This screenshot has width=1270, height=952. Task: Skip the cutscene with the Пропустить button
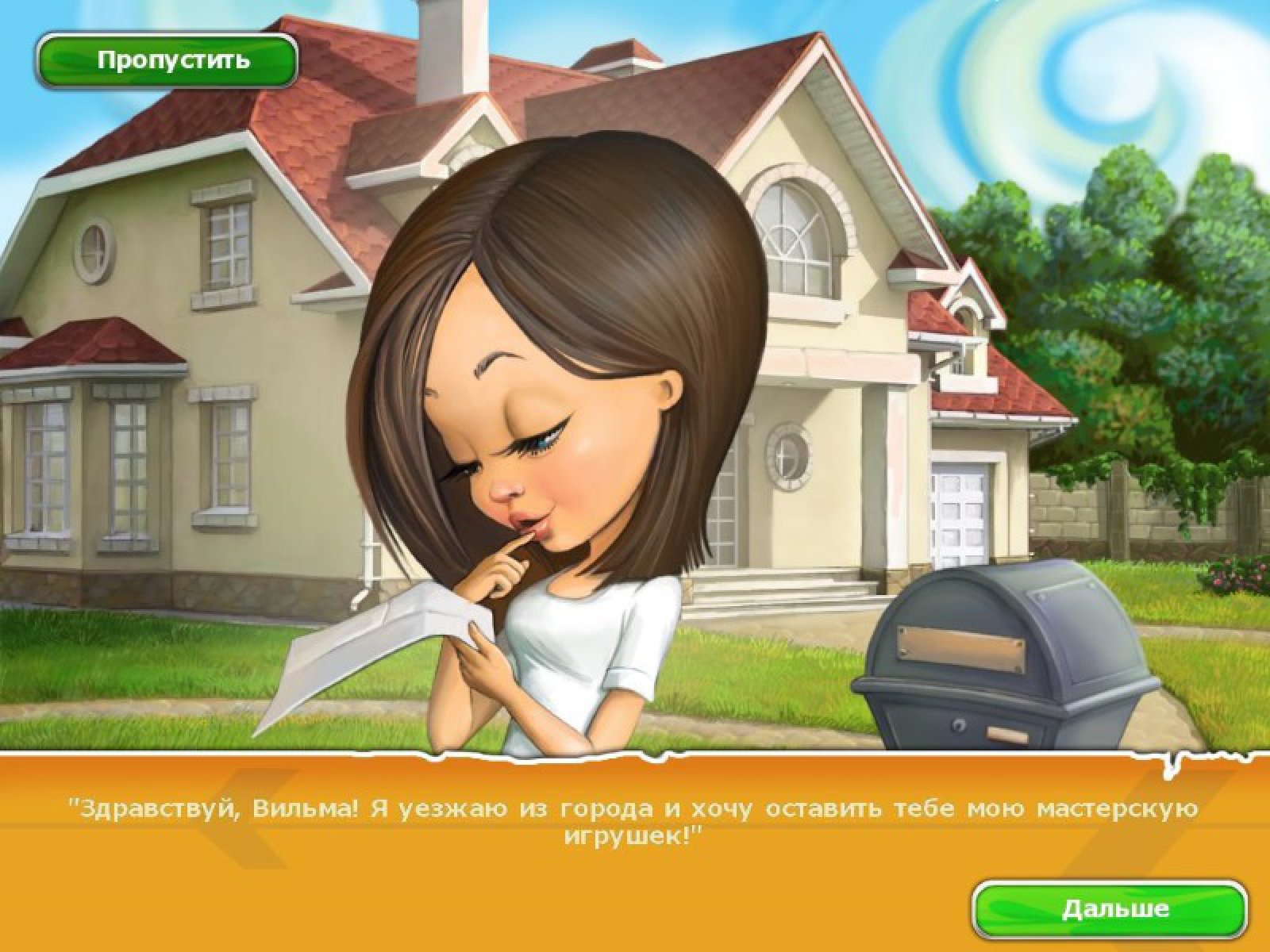coord(167,60)
